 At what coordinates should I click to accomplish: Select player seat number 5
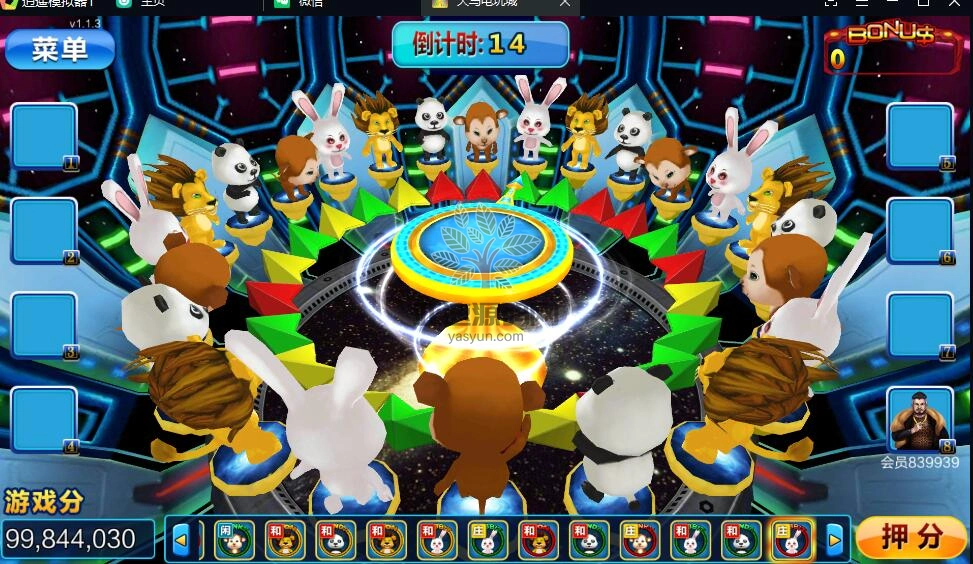tap(920, 136)
